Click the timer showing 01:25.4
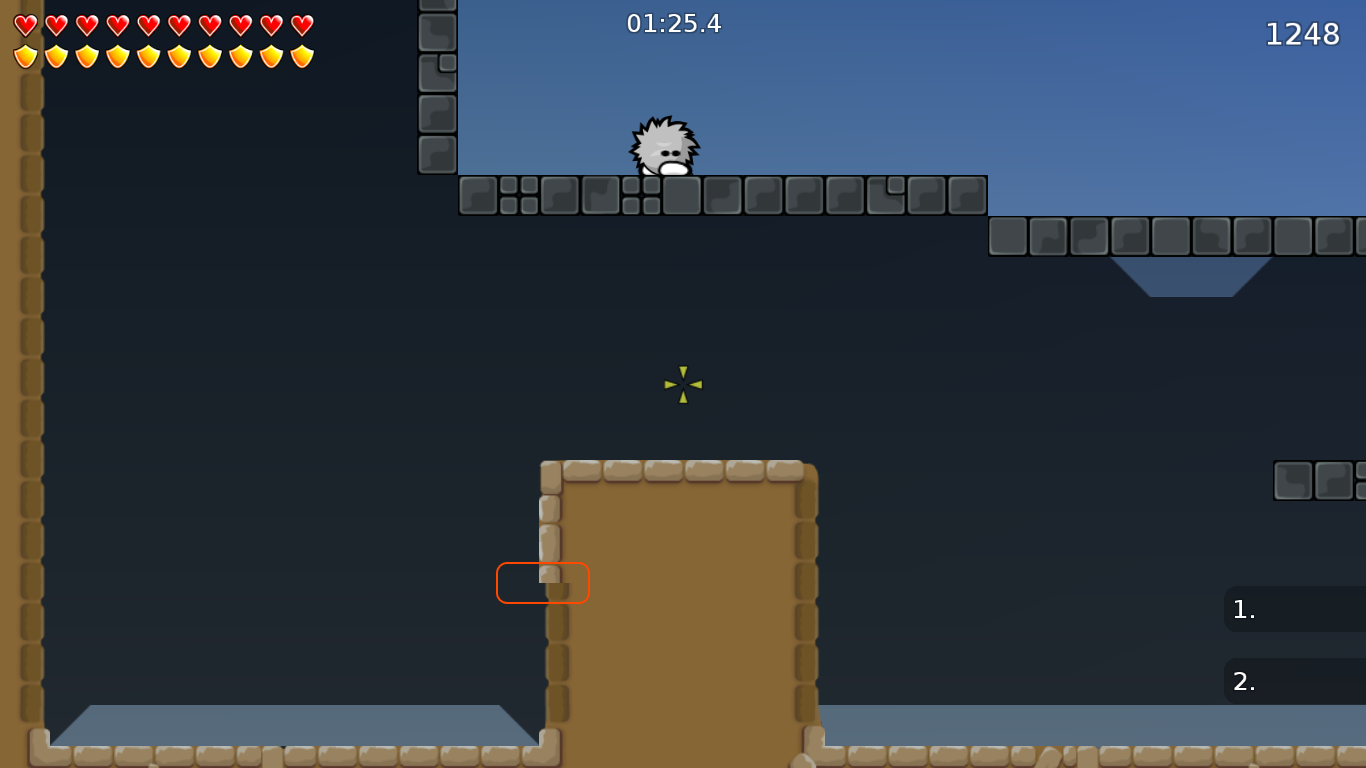The height and width of the screenshot is (768, 1366). (x=673, y=23)
